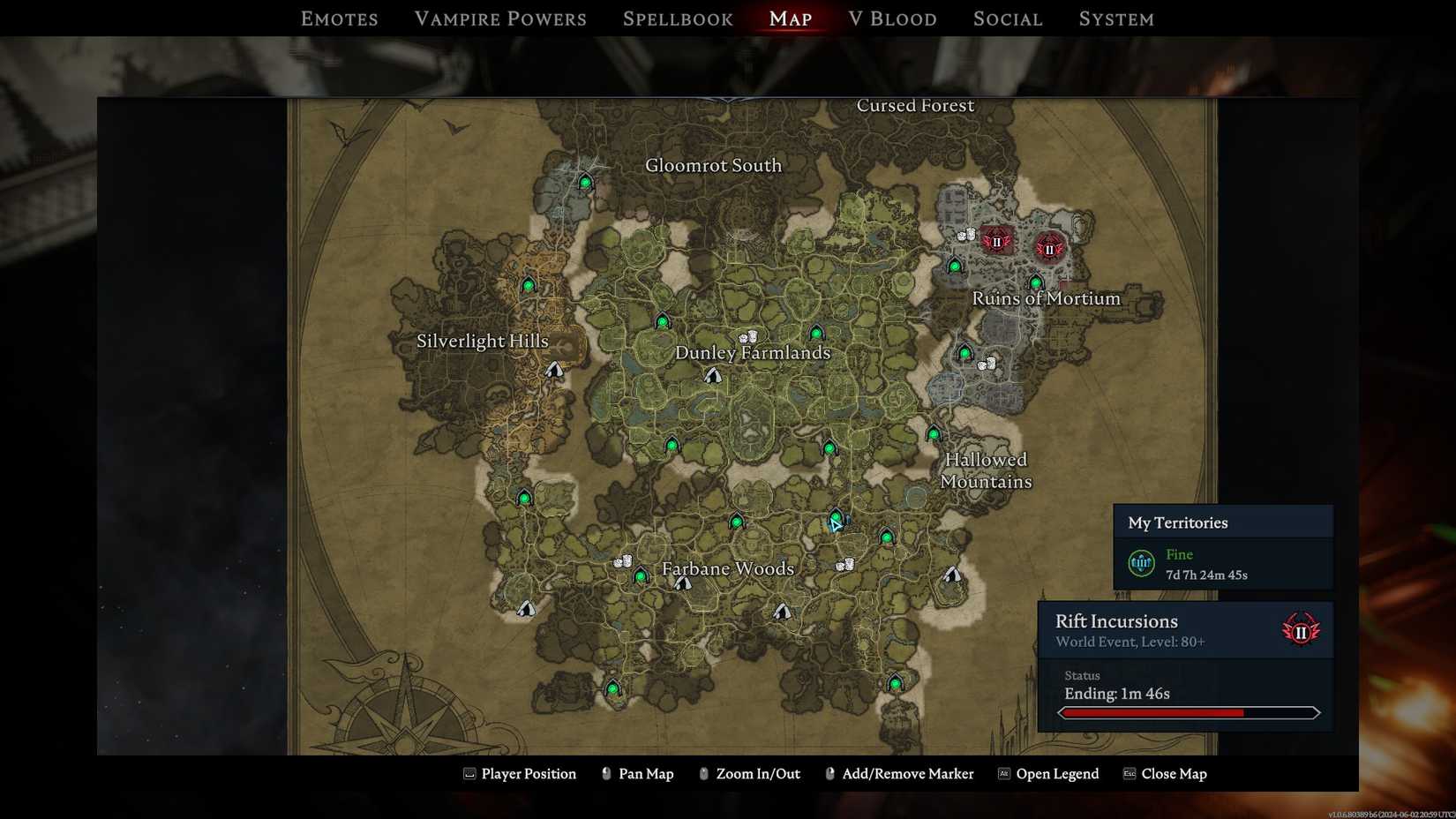1456x819 pixels.
Task: Click the Waygate icon in Silverlight Hills
Action: click(x=527, y=284)
